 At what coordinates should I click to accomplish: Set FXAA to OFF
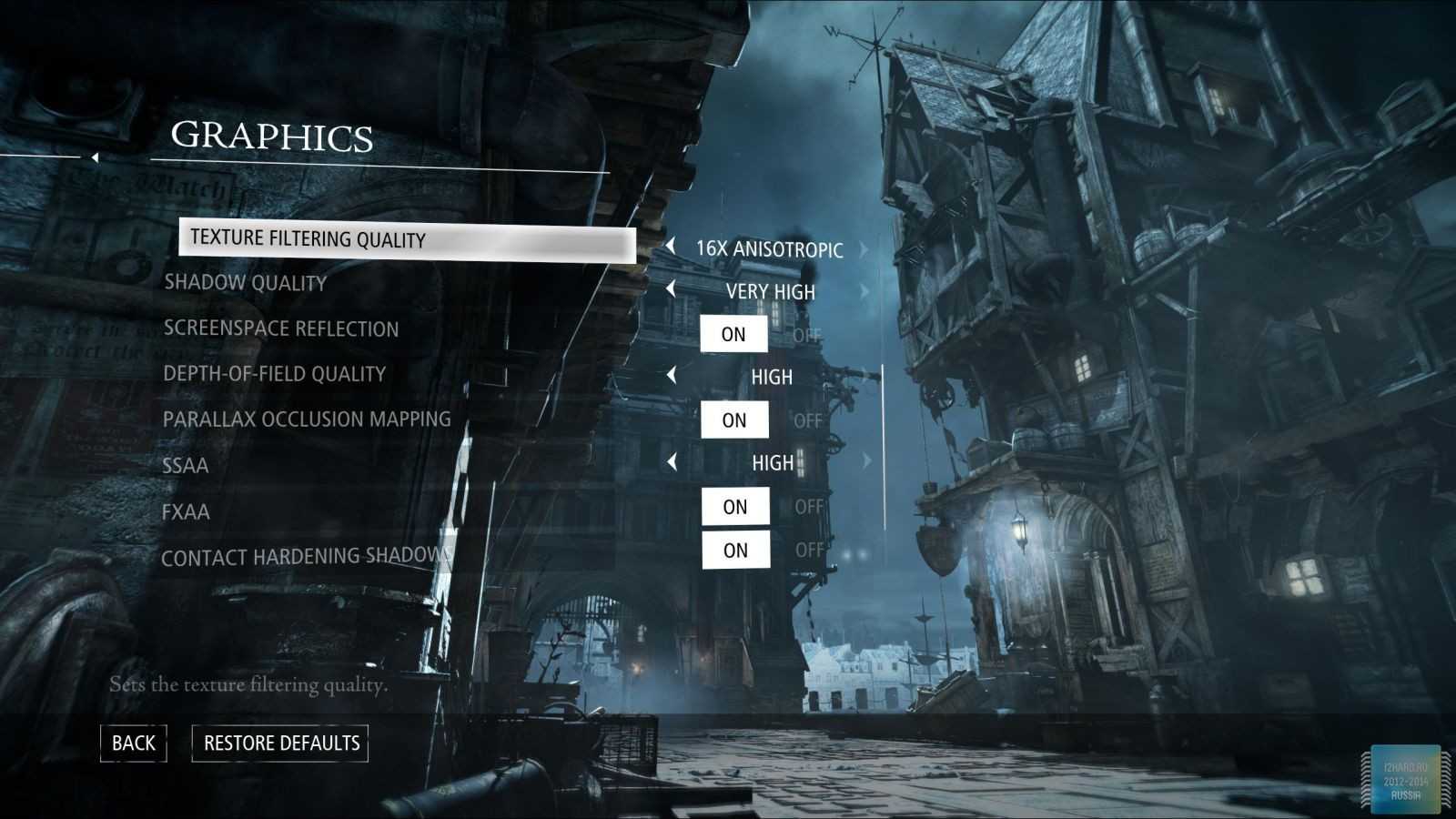(808, 507)
